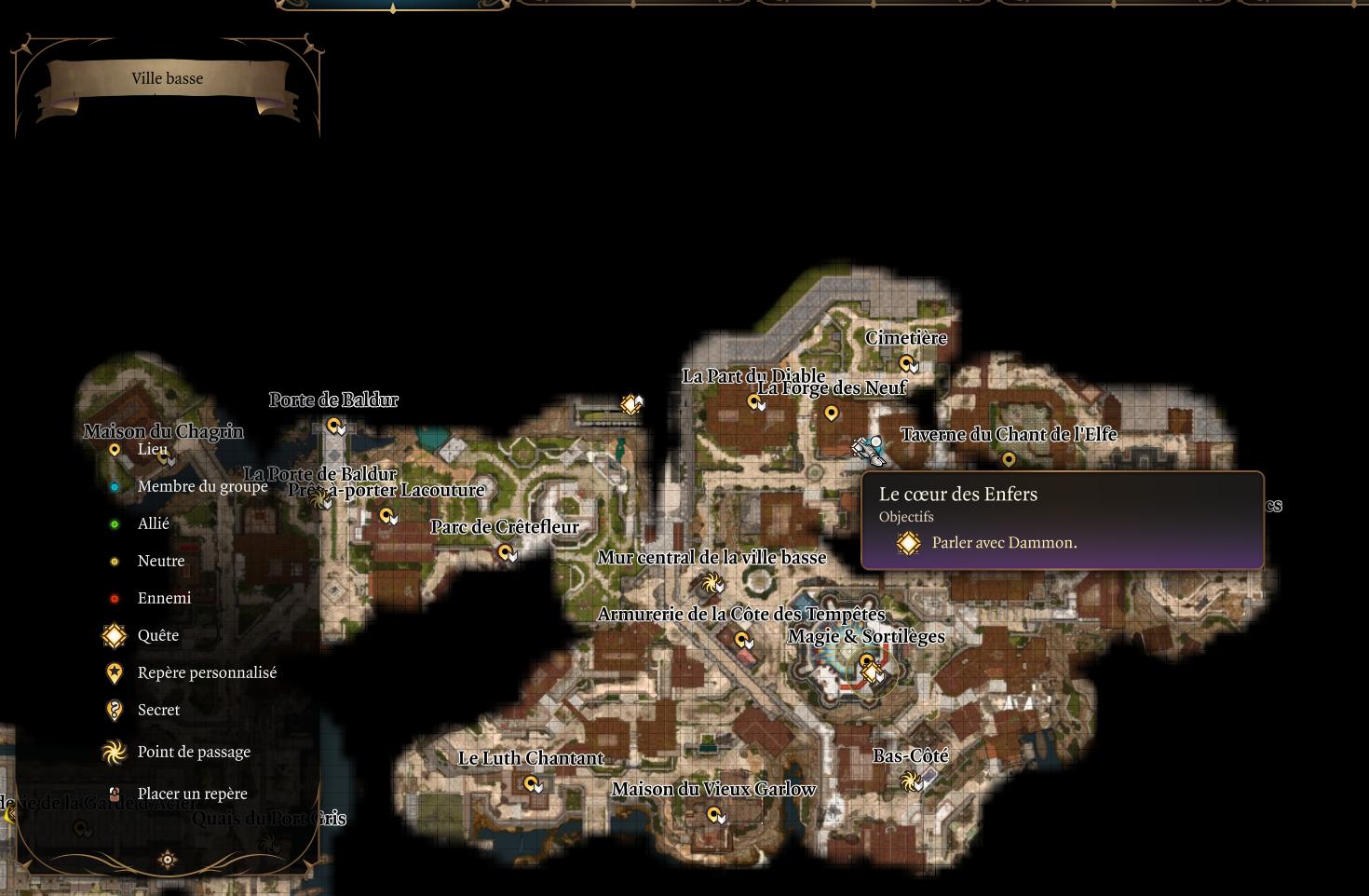
Task: Click the quest marker near Taverne du Chant de l'Elfe
Action: click(x=1010, y=458)
